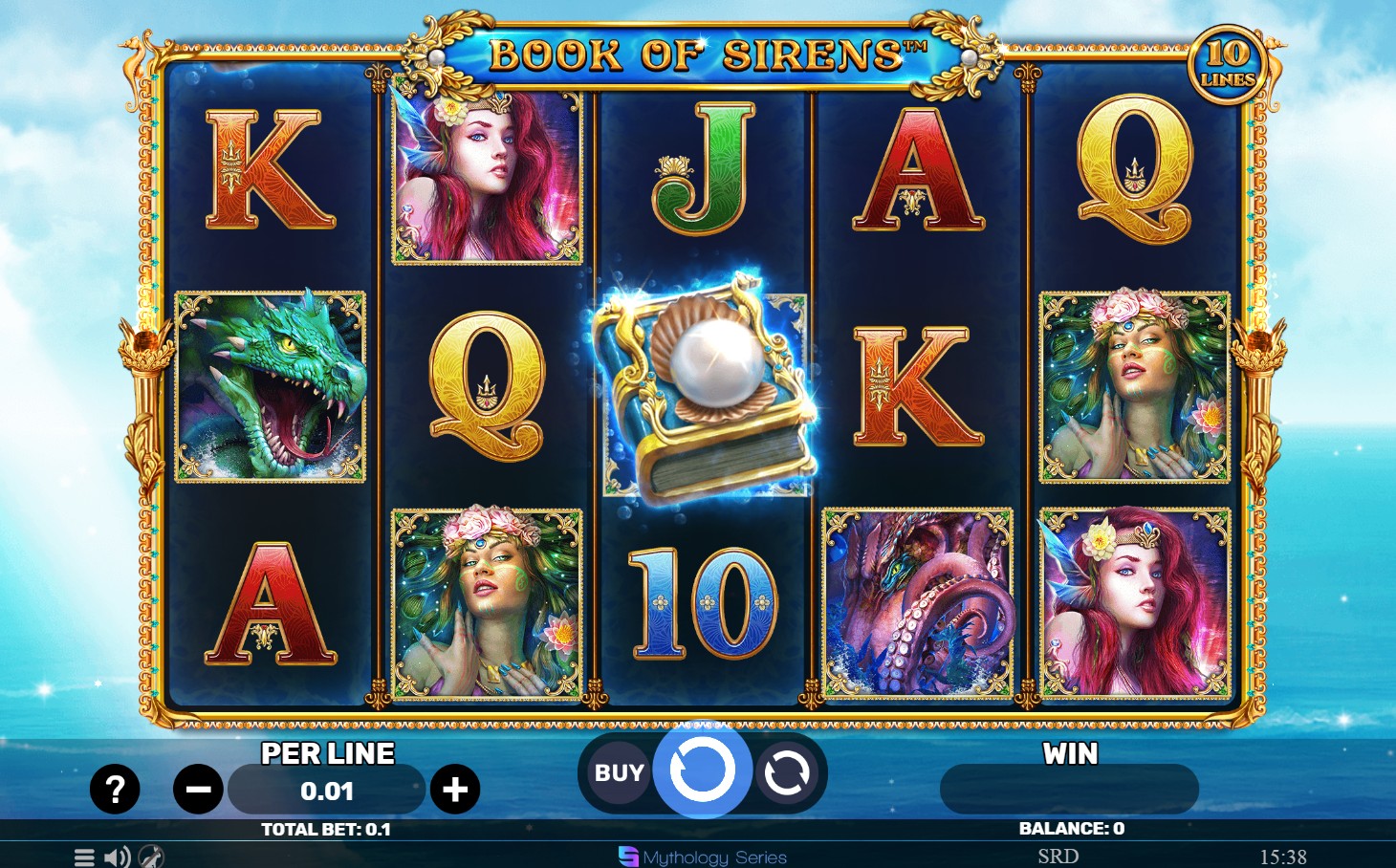
Task: Toggle the crossed-out rabbit turbo icon
Action: pyautogui.click(x=151, y=857)
